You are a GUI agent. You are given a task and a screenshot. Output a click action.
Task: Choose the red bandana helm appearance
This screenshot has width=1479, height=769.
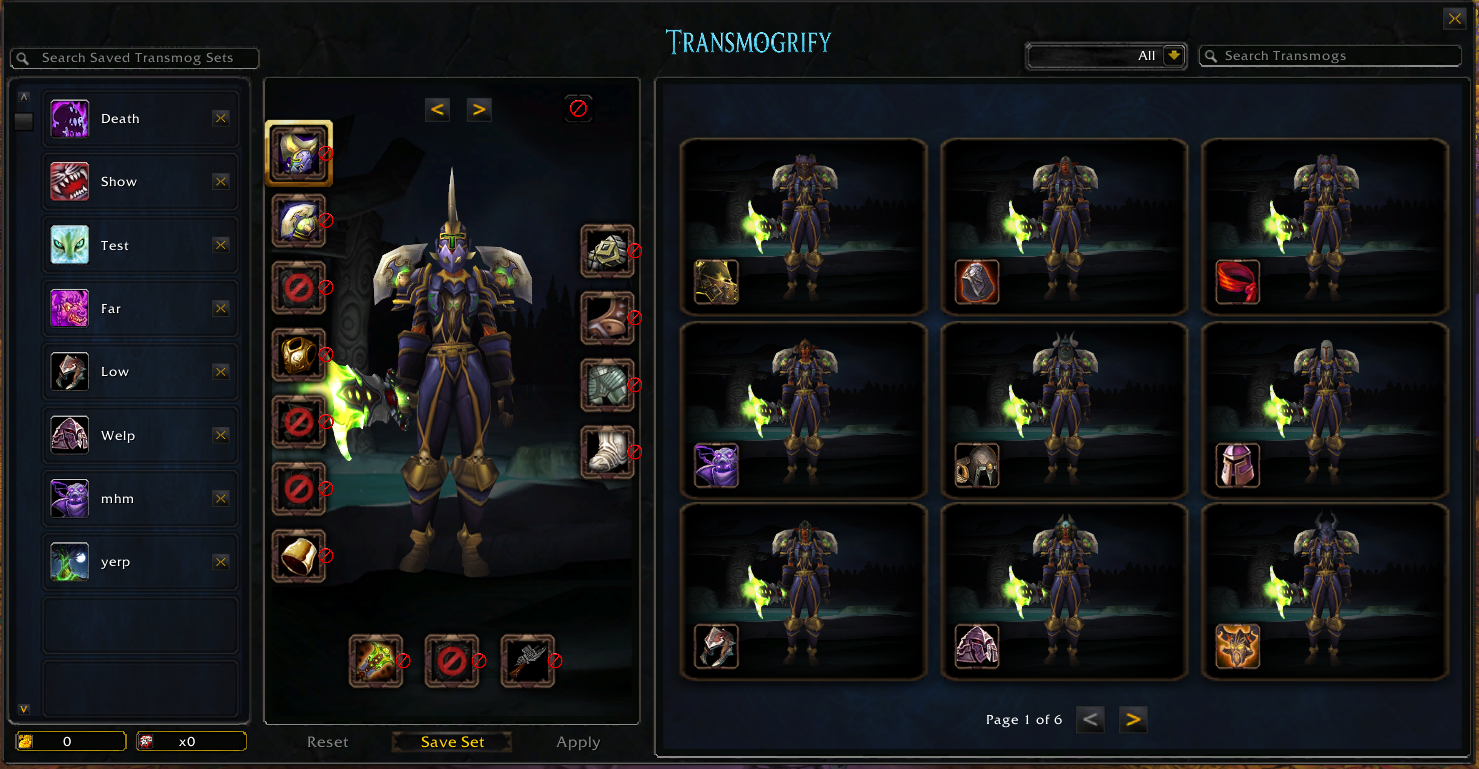point(1237,282)
